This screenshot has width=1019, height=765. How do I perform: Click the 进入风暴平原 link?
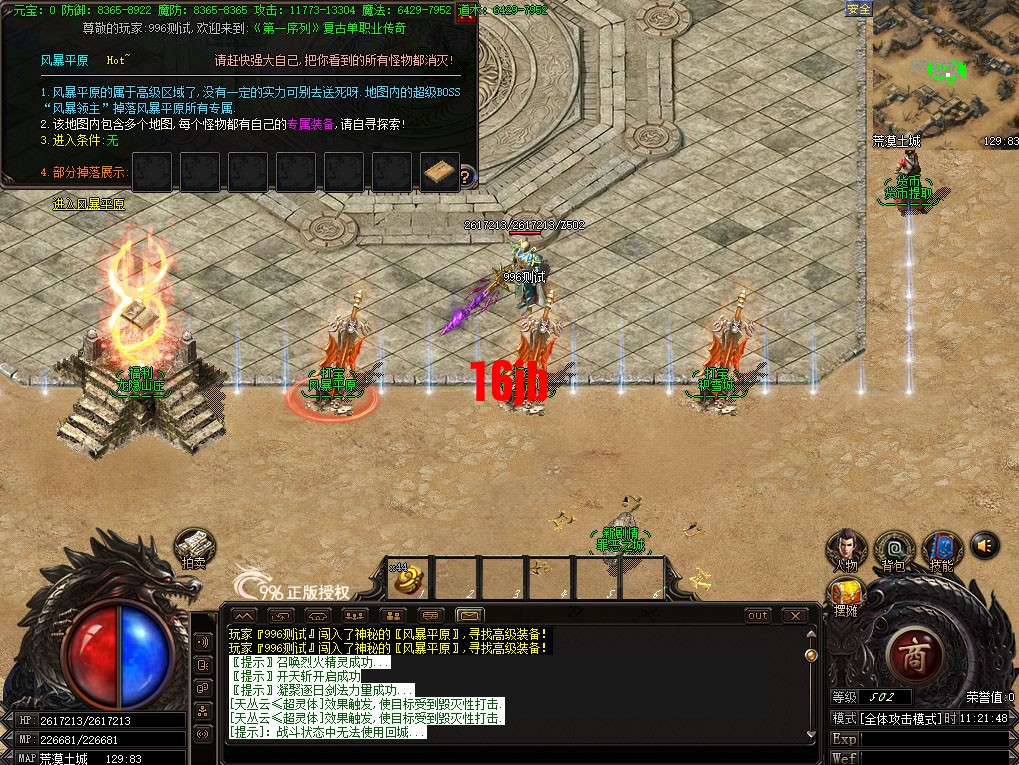click(89, 204)
